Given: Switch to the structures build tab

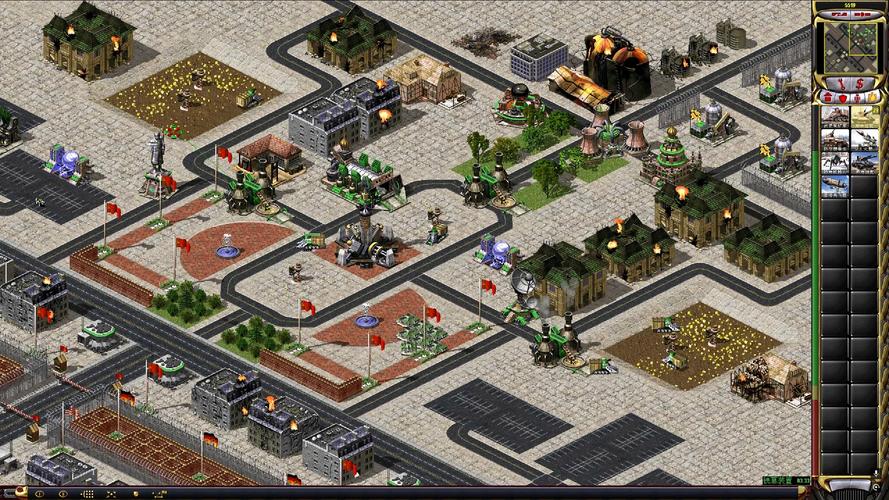Looking at the screenshot, I should tap(827, 97).
